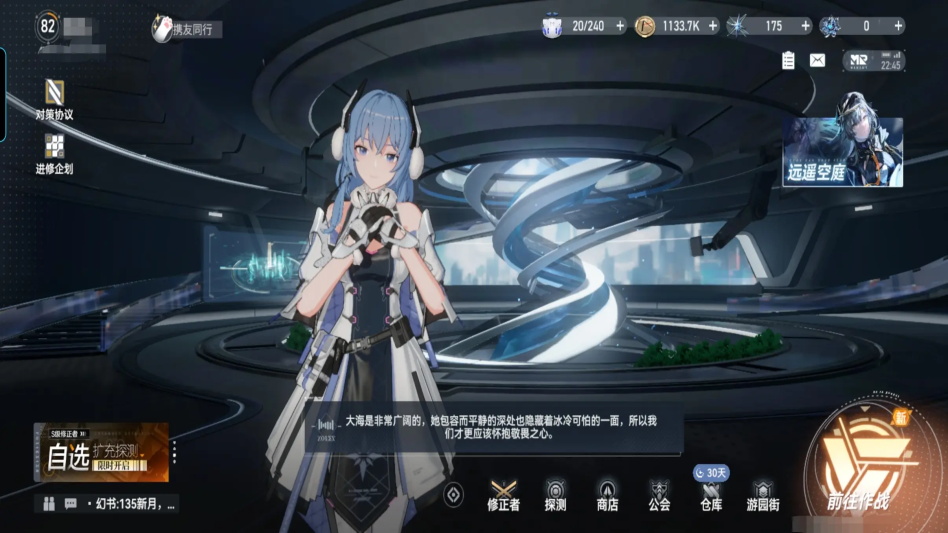Viewport: 948px width, 533px height.
Task: Open the MR menu panel
Action: pyautogui.click(x=873, y=61)
